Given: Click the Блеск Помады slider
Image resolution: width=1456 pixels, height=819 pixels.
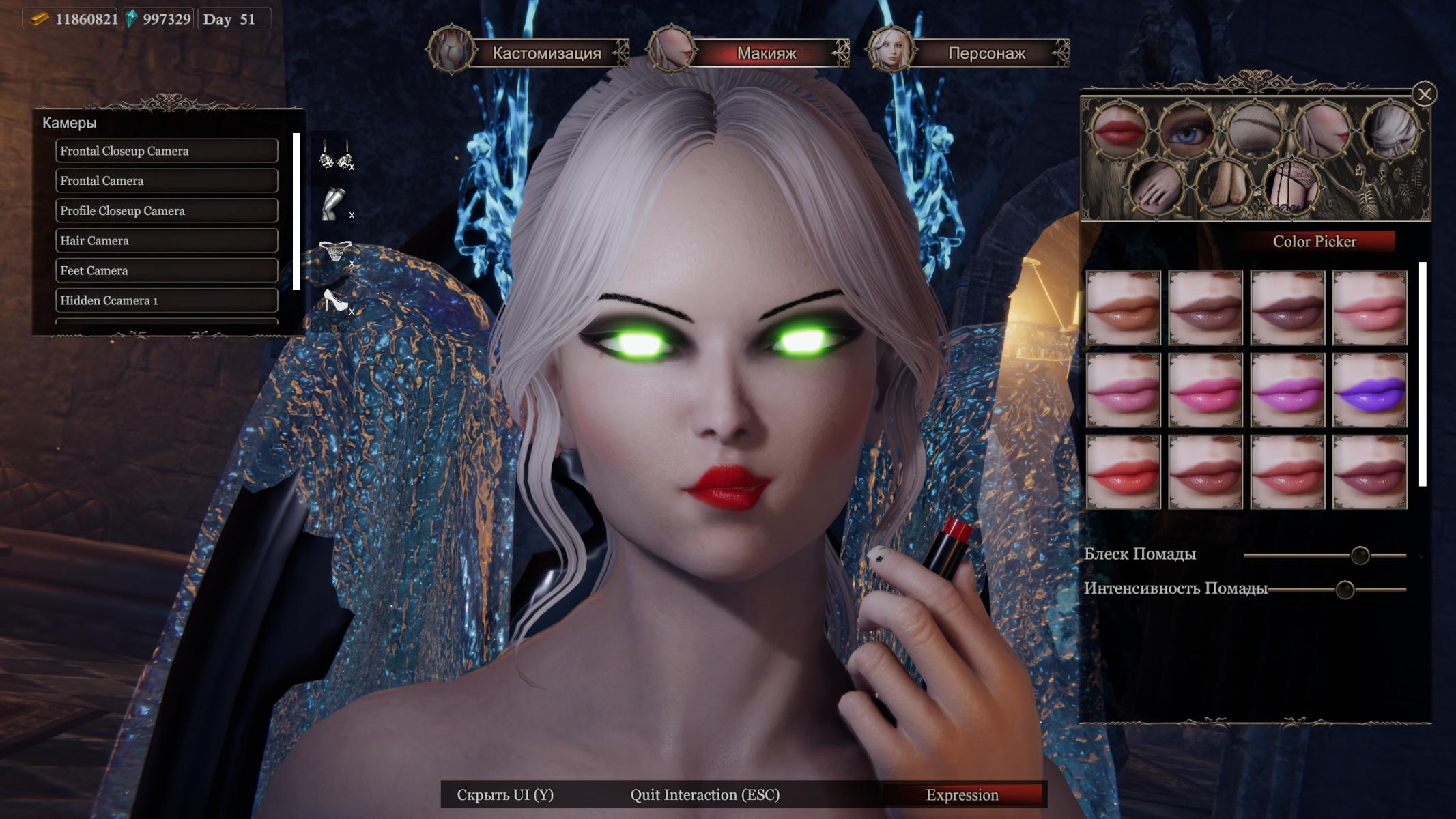Looking at the screenshot, I should point(1359,556).
